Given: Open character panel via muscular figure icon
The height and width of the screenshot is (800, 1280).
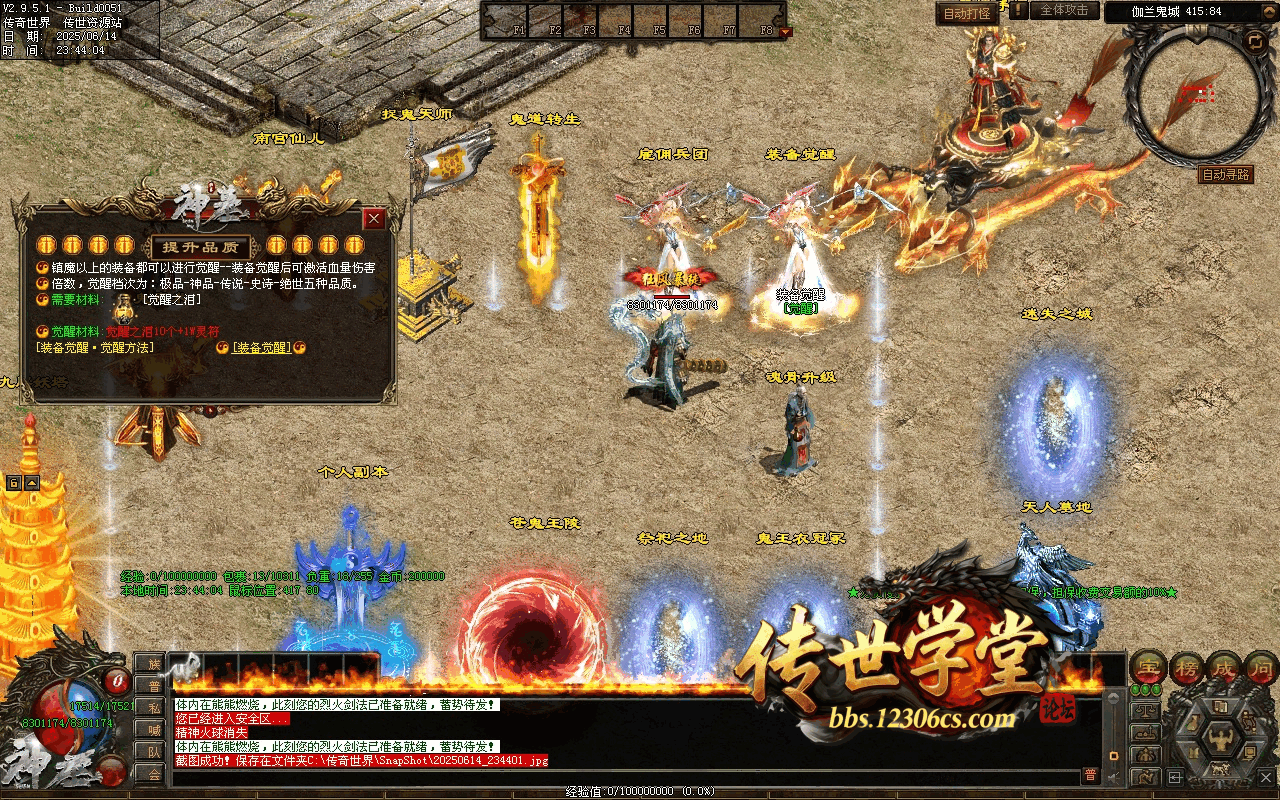Looking at the screenshot, I should [1220, 741].
